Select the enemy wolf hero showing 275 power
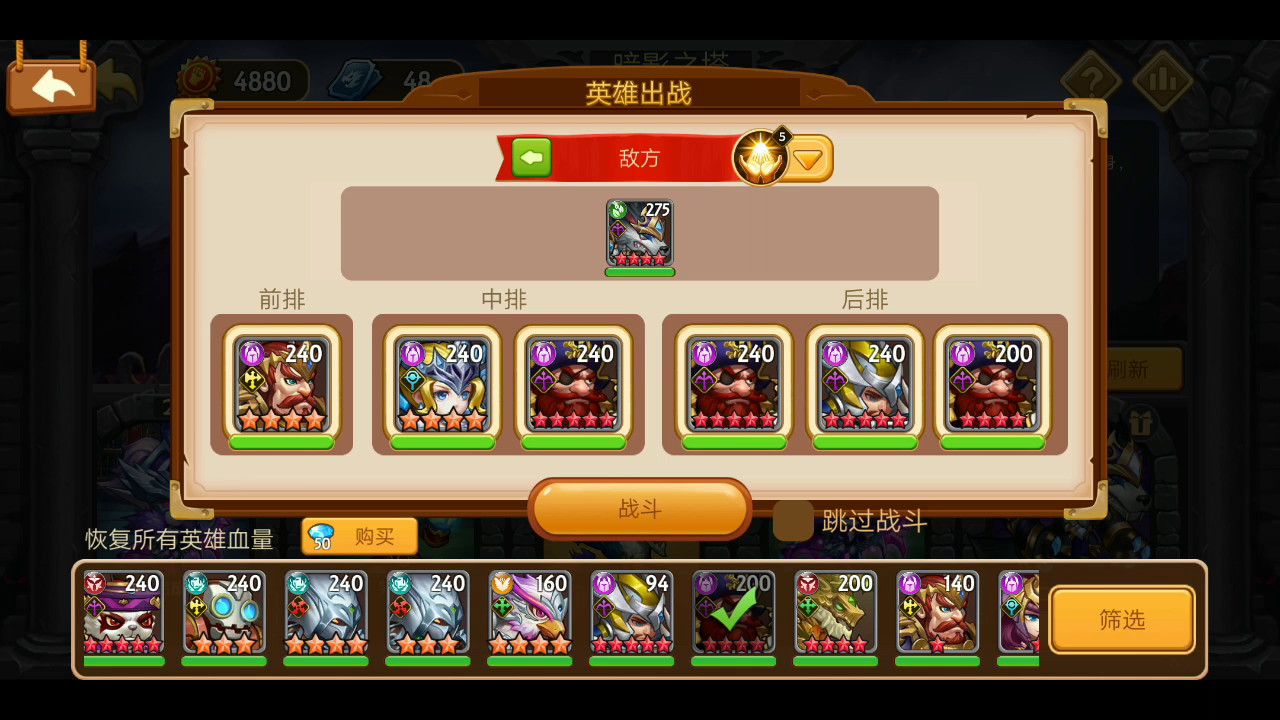 point(639,232)
